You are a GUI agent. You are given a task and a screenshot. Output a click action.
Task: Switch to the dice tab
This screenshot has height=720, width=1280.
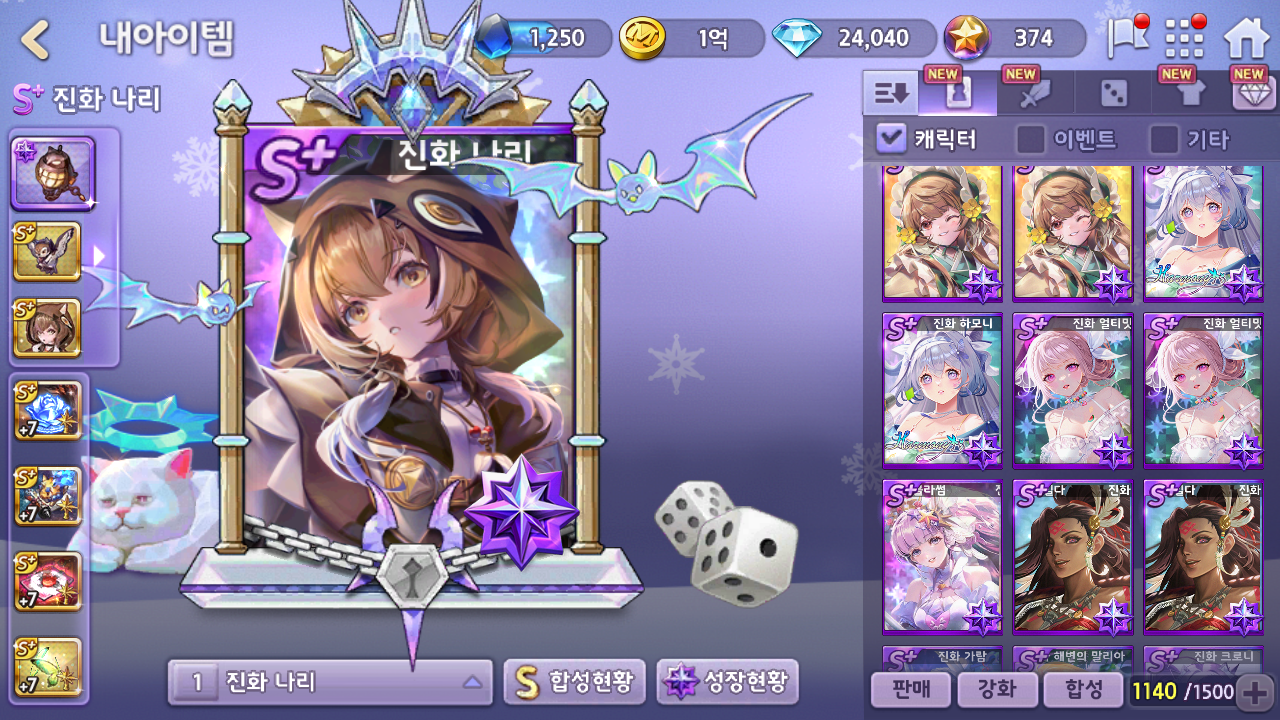pos(1113,94)
